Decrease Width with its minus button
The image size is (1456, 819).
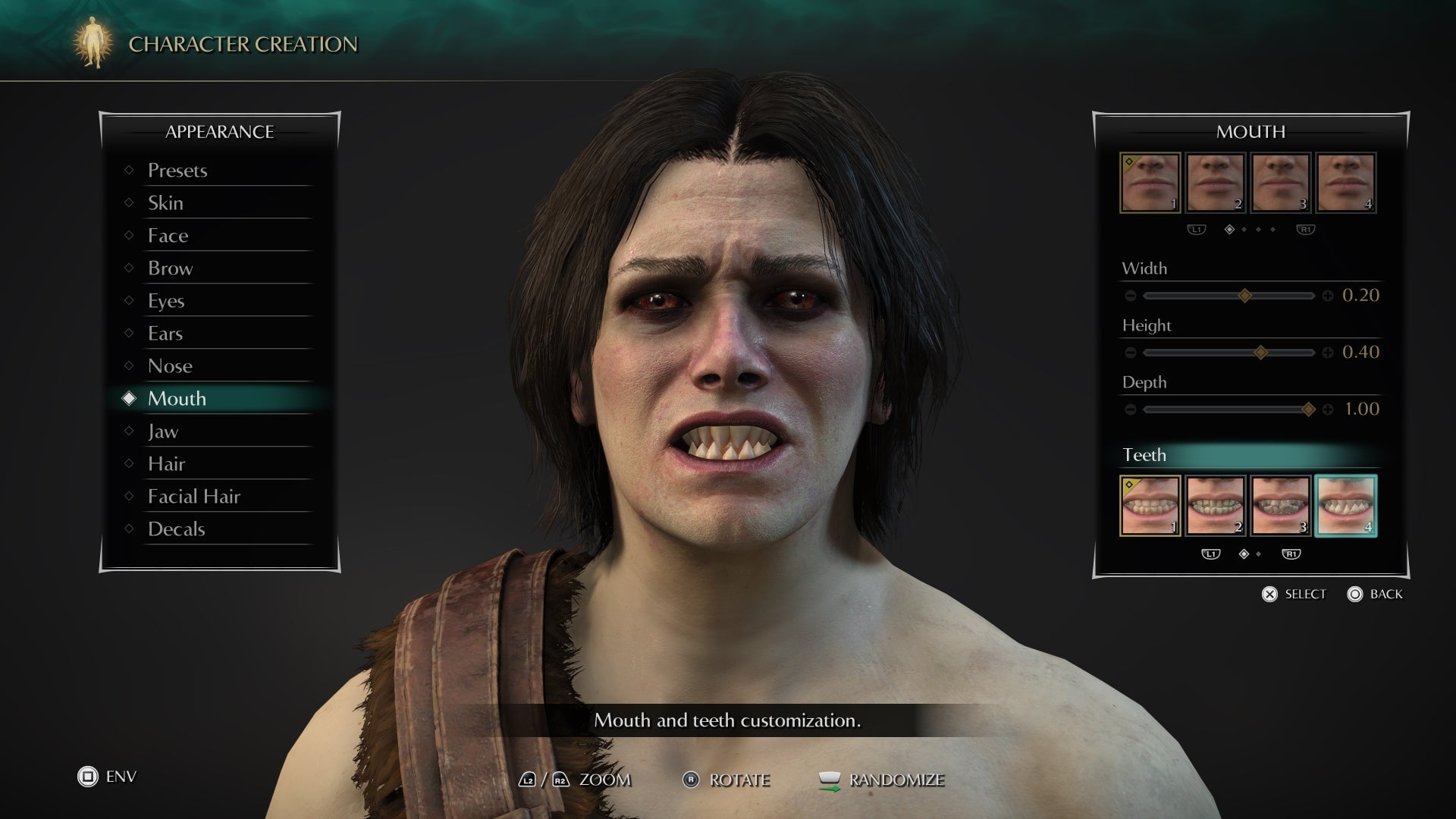click(x=1131, y=296)
